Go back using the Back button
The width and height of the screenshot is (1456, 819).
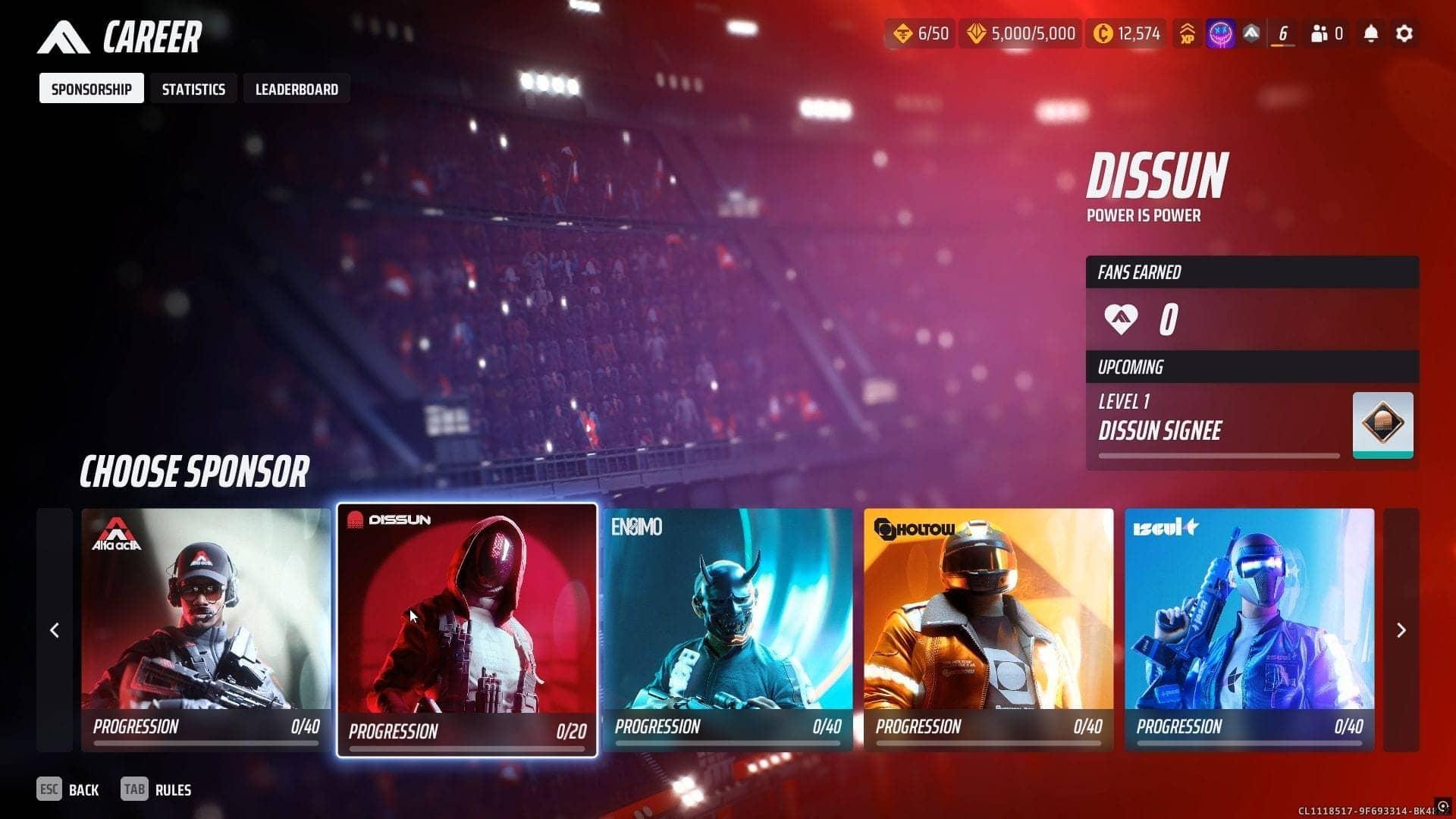(68, 789)
